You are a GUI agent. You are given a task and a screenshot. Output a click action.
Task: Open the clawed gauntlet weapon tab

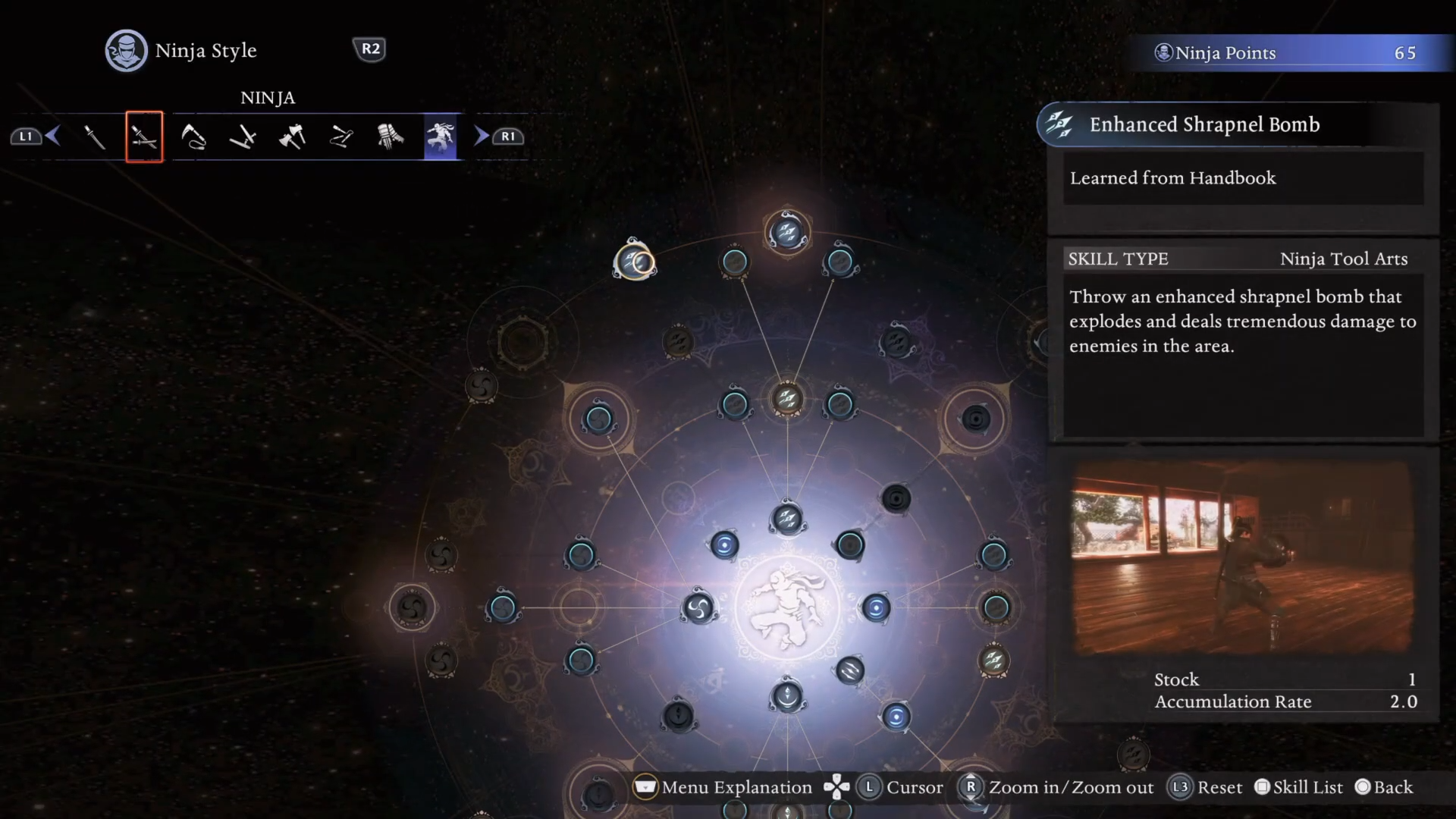[x=391, y=137]
